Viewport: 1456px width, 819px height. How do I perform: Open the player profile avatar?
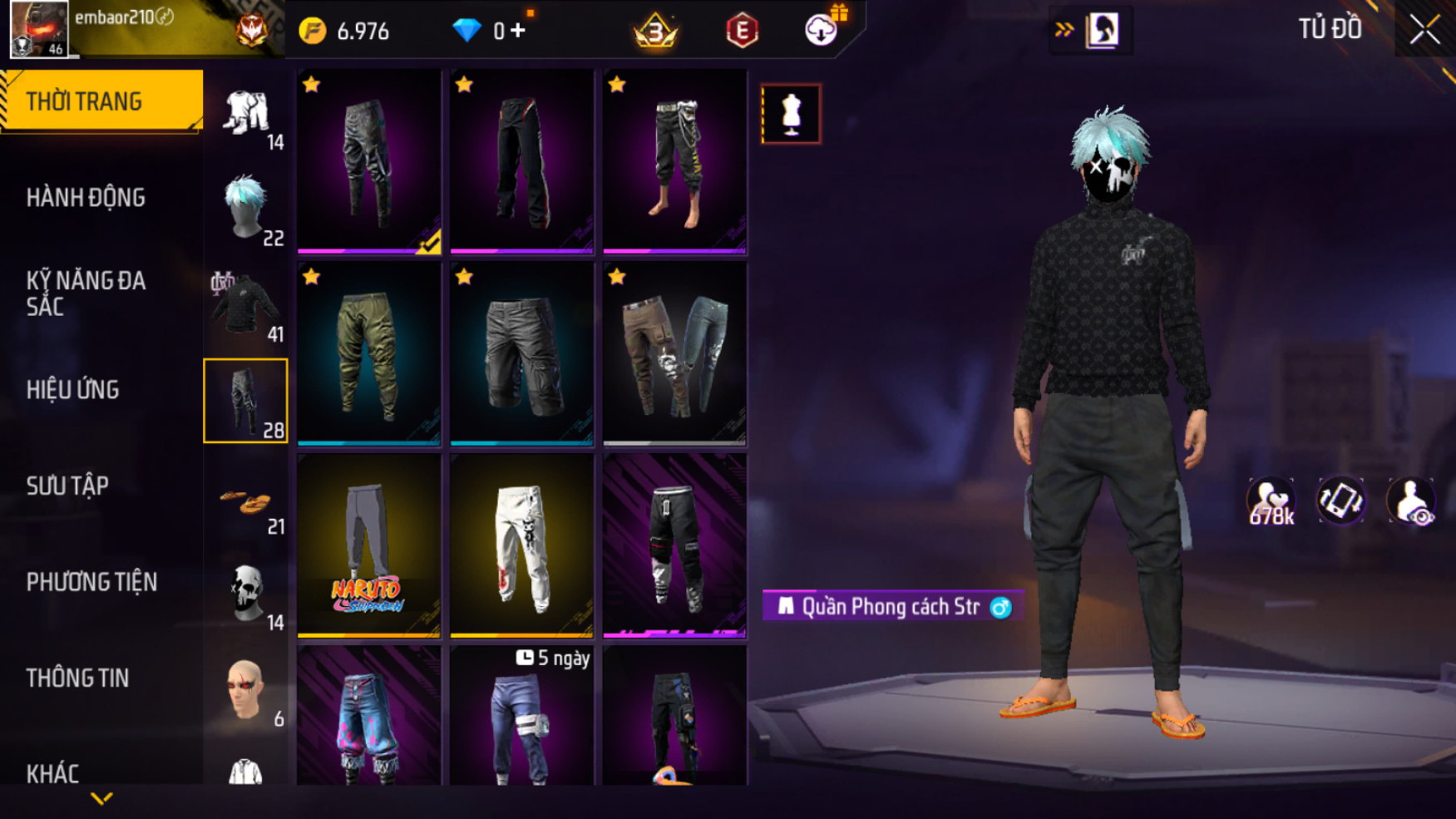(x=38, y=29)
